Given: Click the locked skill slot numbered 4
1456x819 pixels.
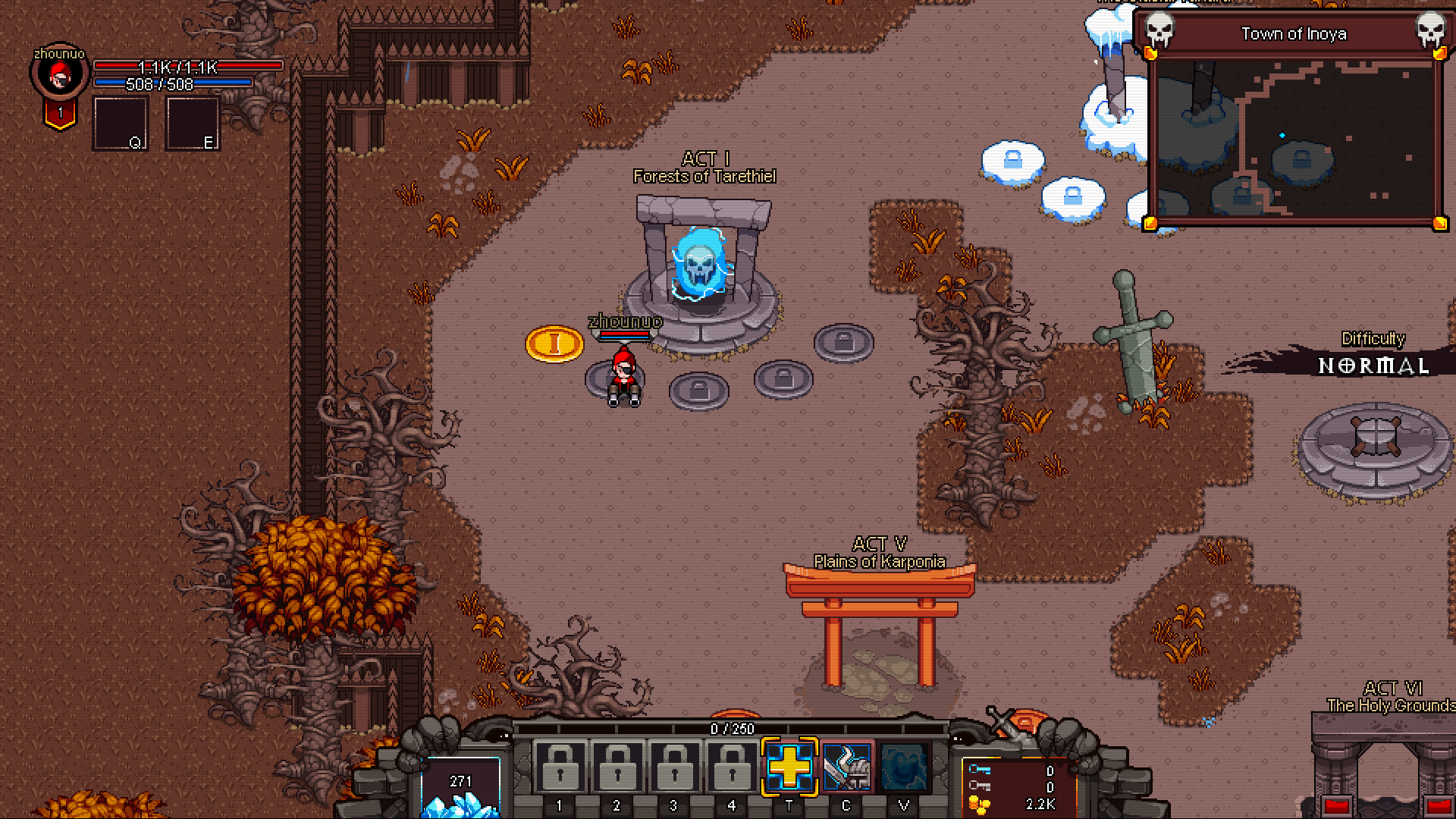Looking at the screenshot, I should [x=731, y=767].
